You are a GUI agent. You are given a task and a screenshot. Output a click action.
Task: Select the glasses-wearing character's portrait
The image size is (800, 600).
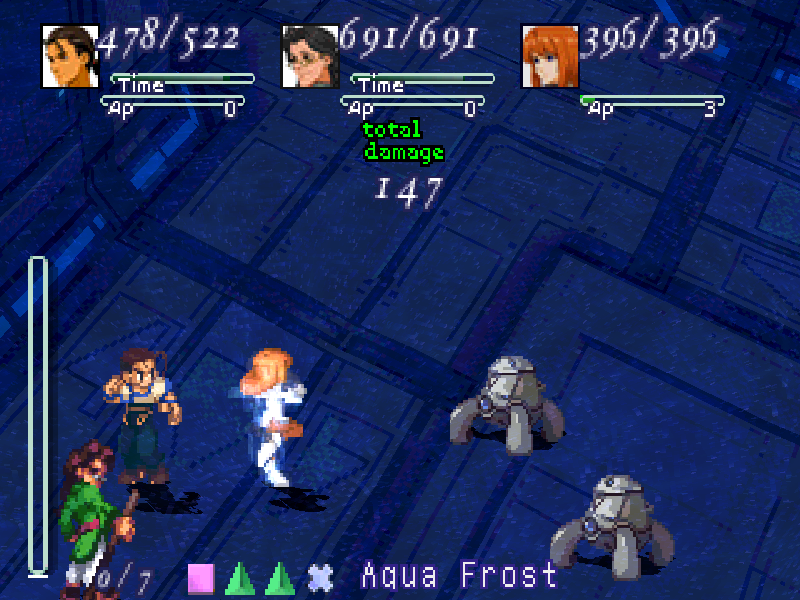coord(310,56)
